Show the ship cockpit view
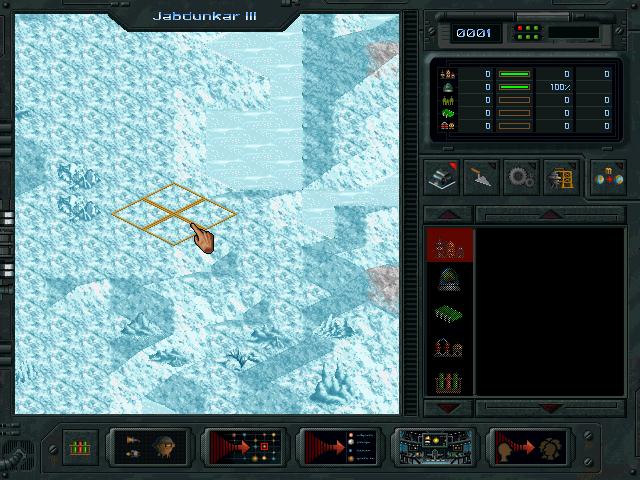This screenshot has width=640, height=480. [434, 446]
